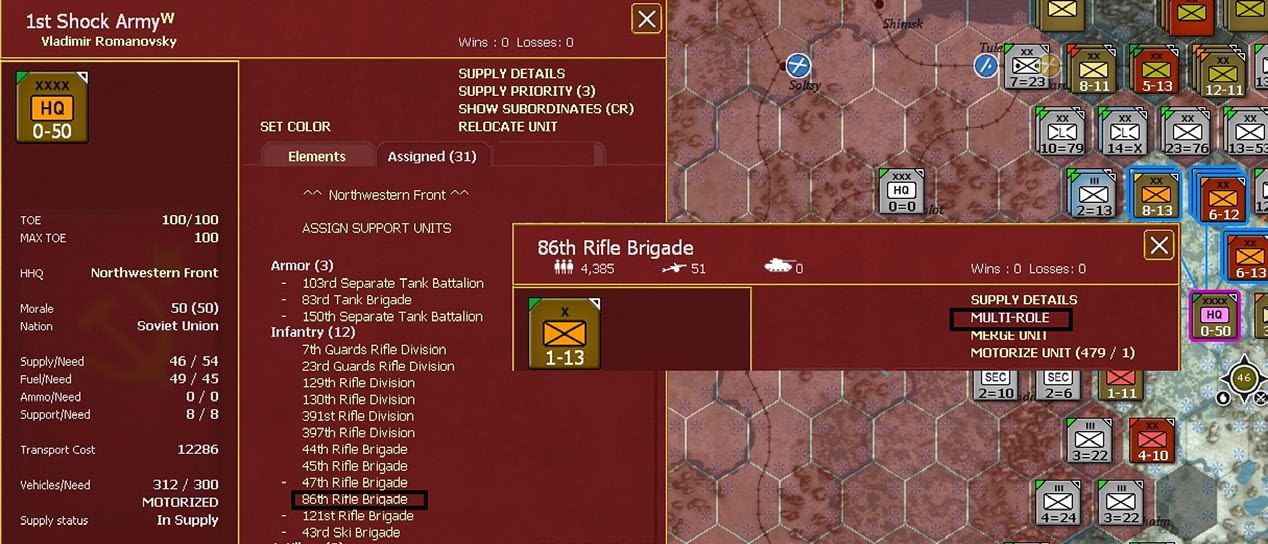The height and width of the screenshot is (544, 1268).
Task: Select 86th Rifle Brigade in list
Action: 355,499
